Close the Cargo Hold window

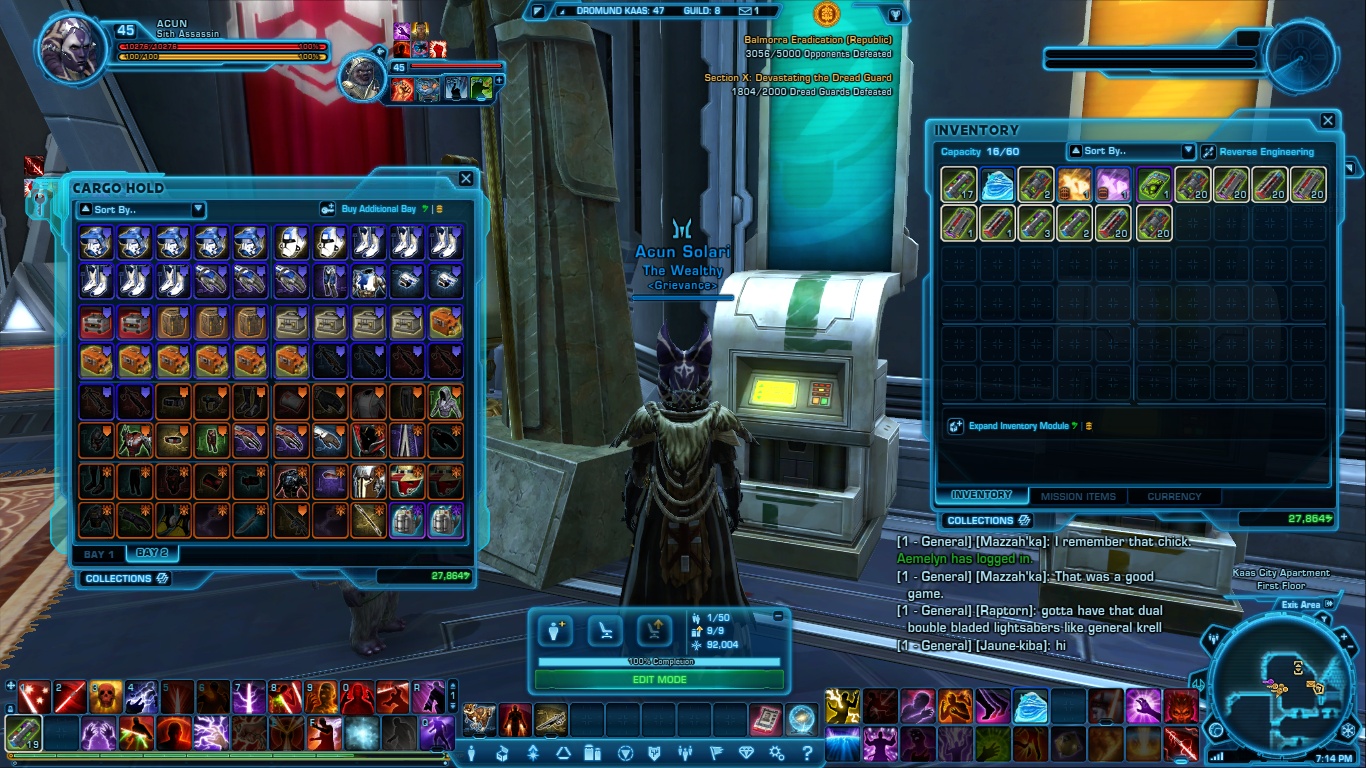(x=466, y=179)
